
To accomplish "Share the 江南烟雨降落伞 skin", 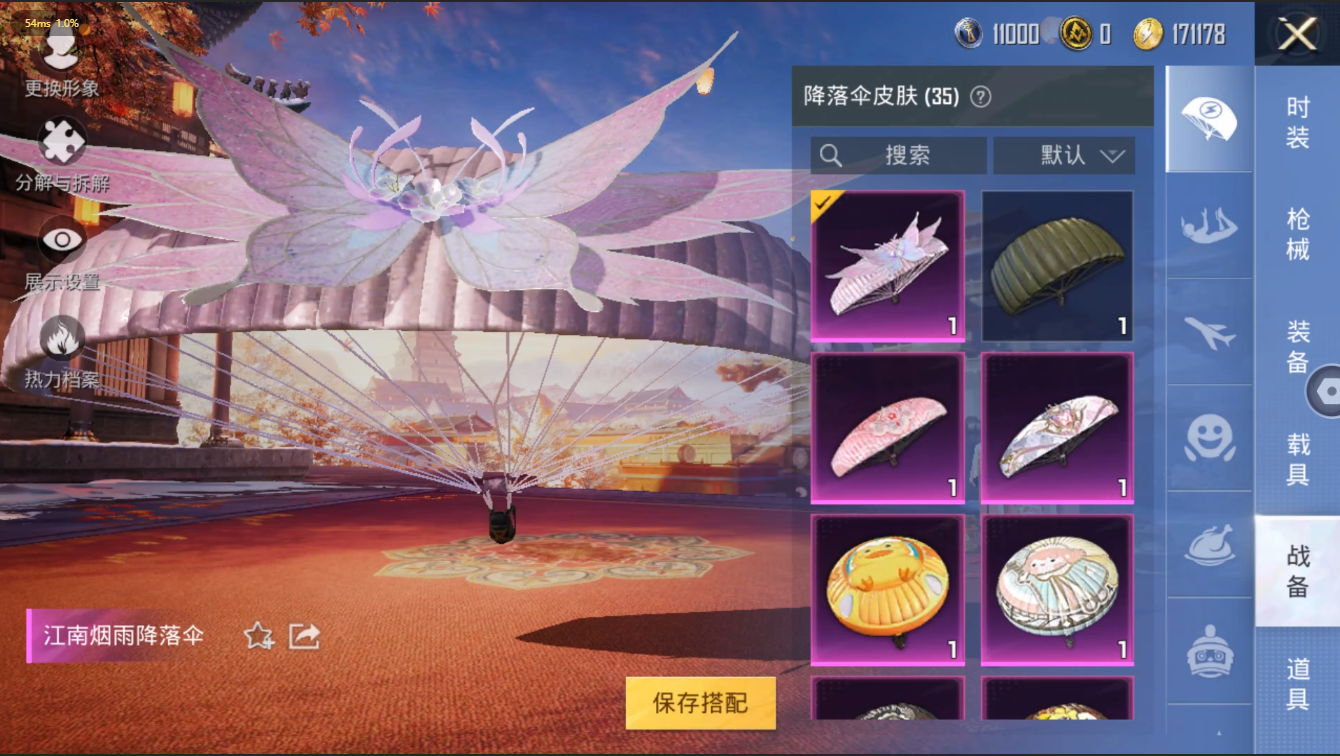I will (304, 636).
